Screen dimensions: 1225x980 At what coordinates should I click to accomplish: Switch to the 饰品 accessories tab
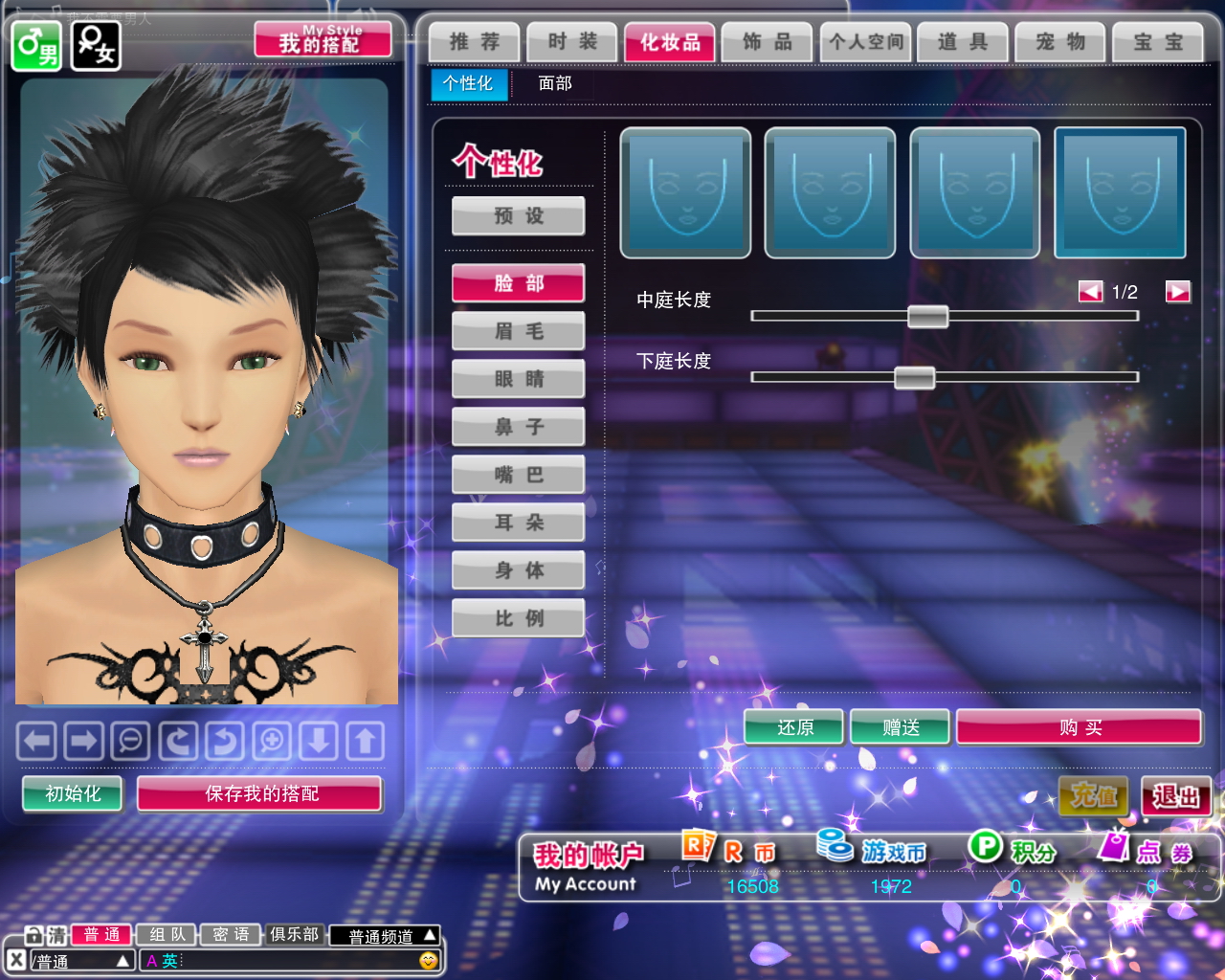(x=767, y=42)
